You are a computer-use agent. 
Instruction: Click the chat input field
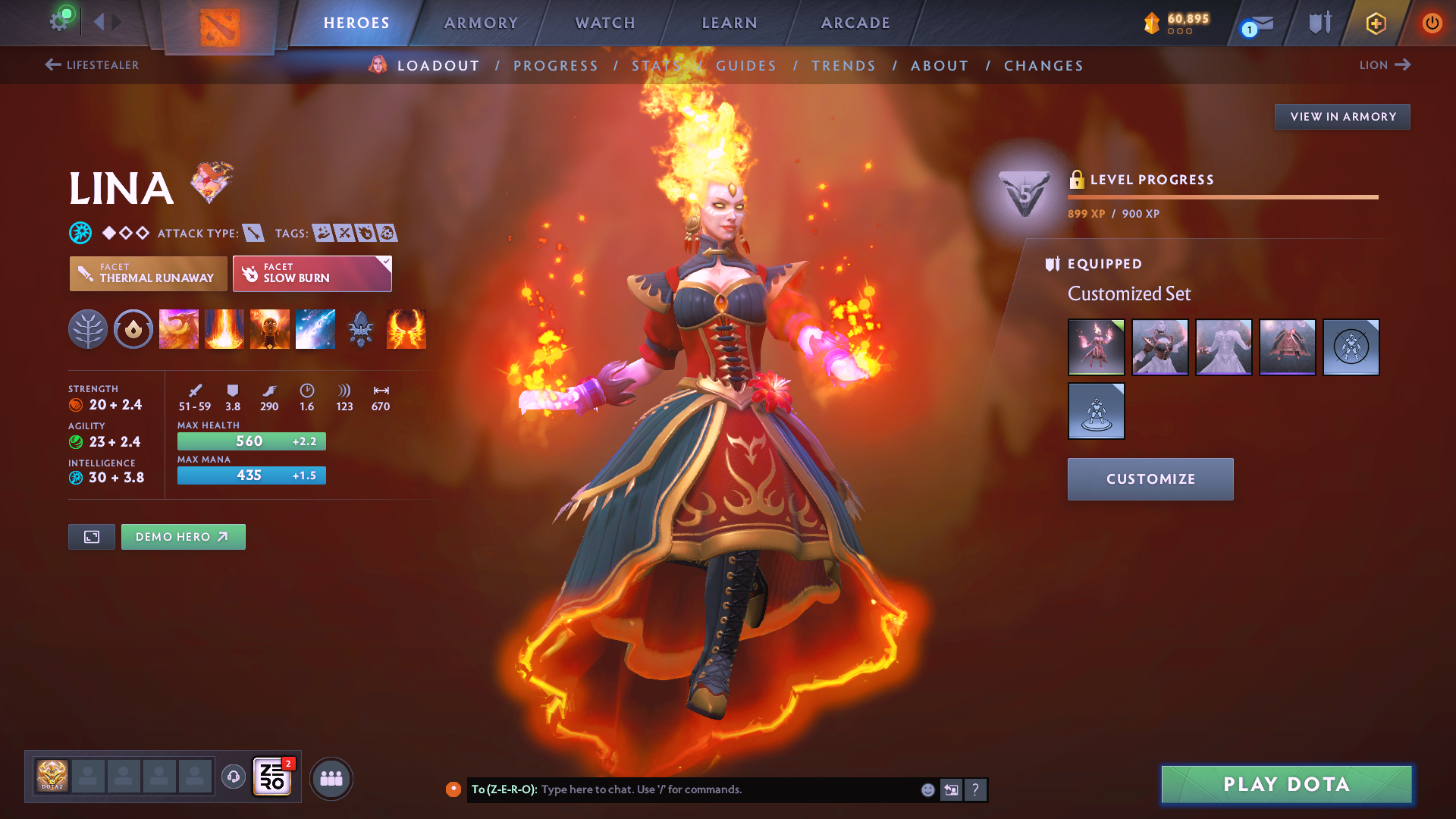click(728, 789)
